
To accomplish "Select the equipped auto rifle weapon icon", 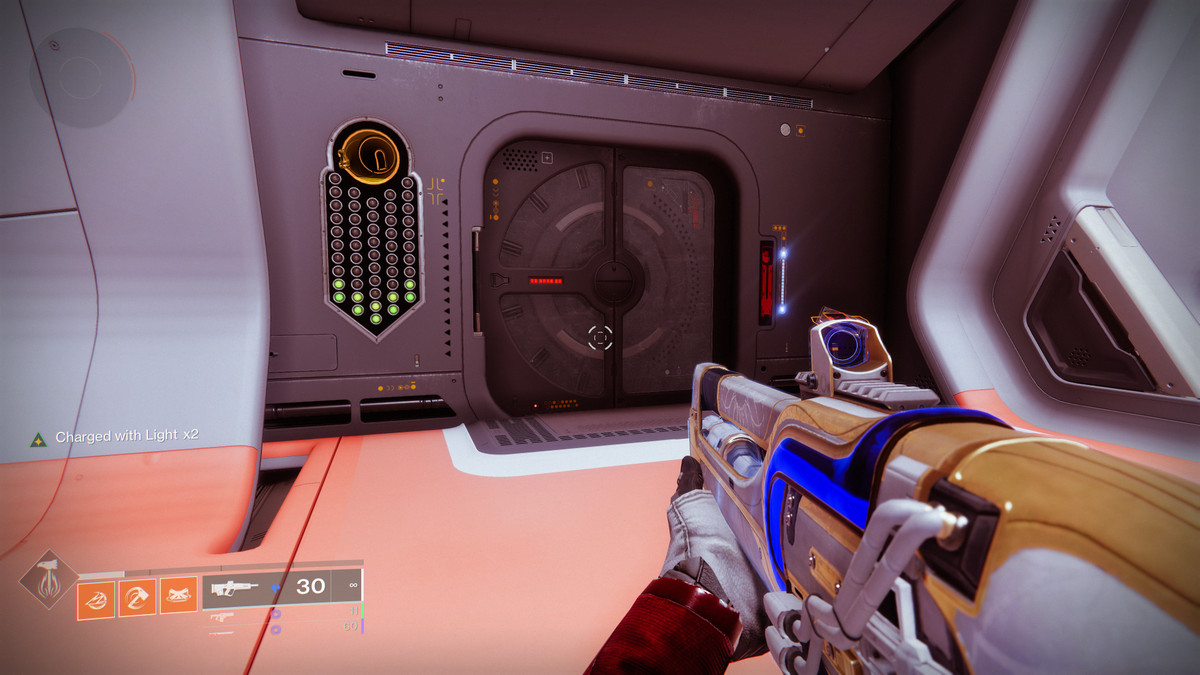I will tap(235, 588).
